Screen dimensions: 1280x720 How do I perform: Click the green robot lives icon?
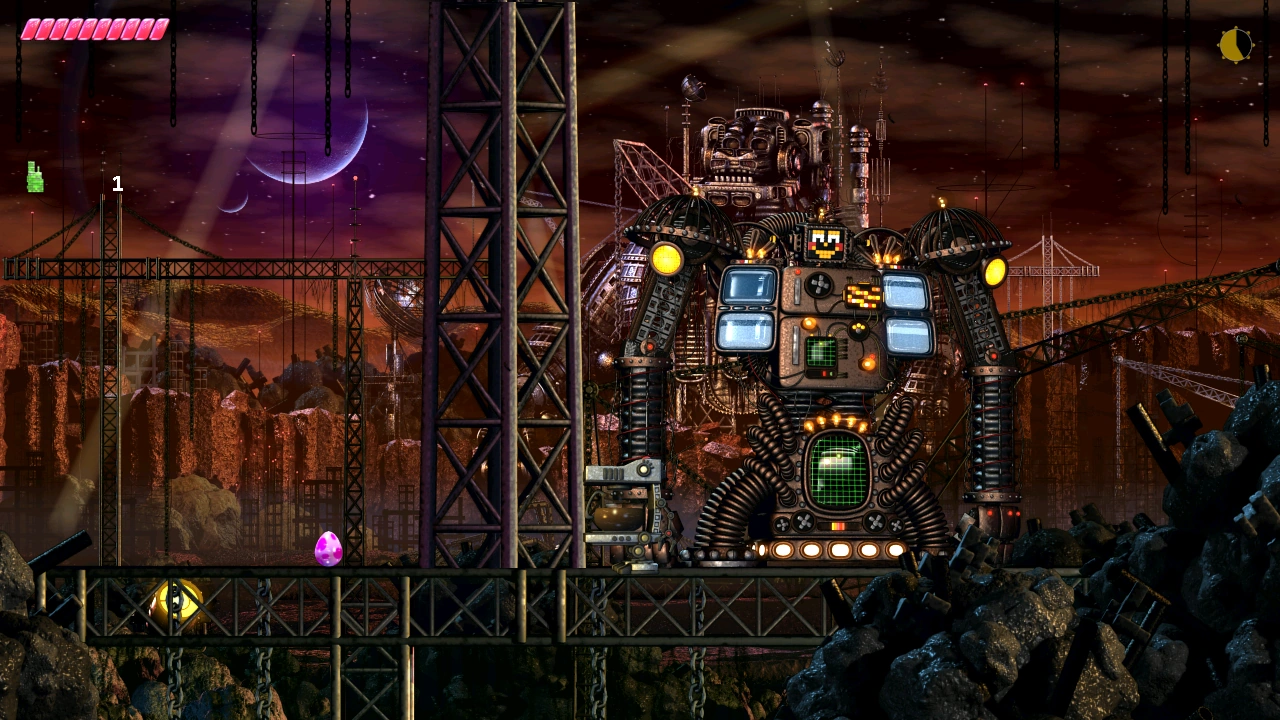[35, 178]
